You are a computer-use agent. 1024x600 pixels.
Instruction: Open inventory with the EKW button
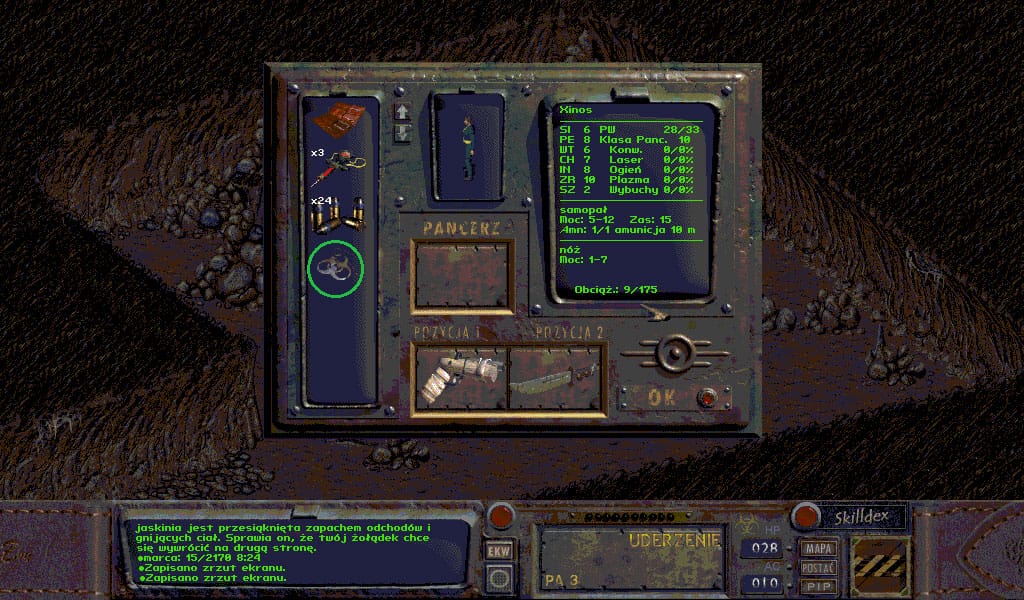tap(498, 550)
